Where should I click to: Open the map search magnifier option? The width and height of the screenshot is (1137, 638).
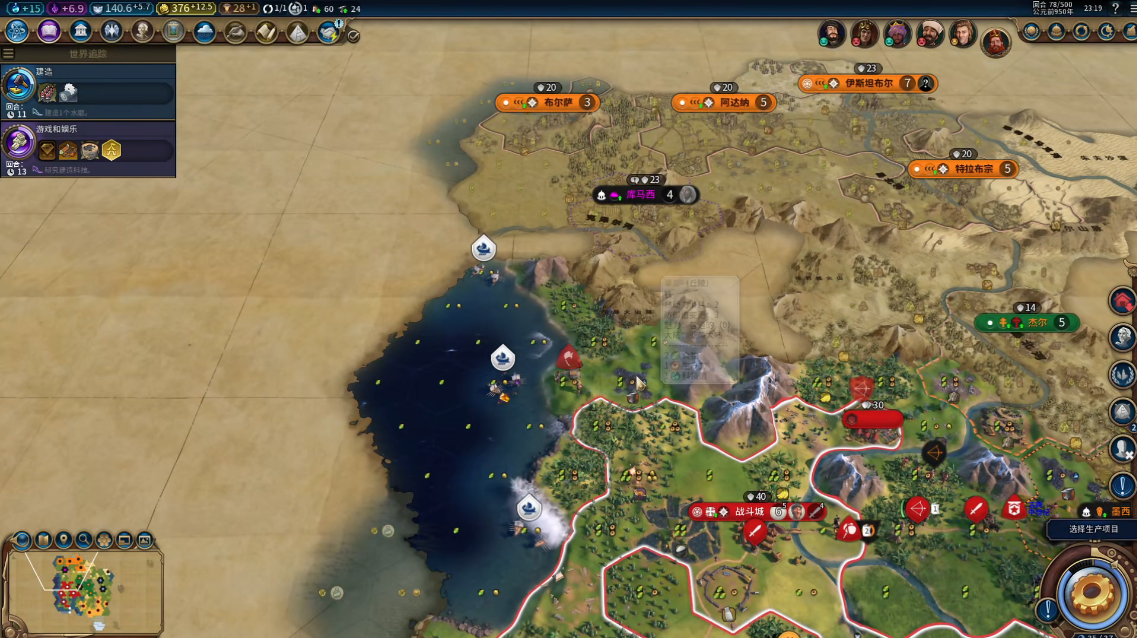[84, 541]
